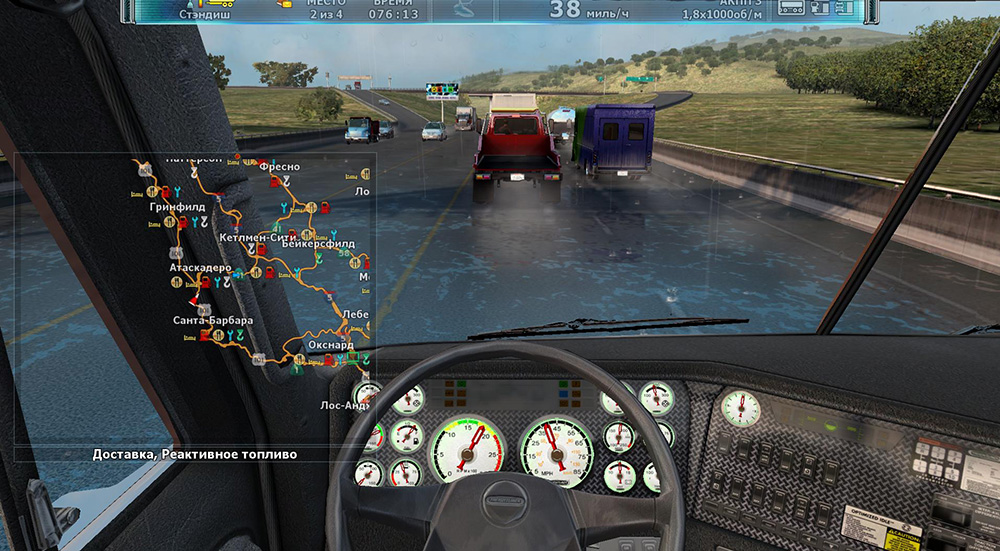Viewport: 1000px width, 551px height.
Task: Click the Атаскадеро city marker
Action: tap(200, 268)
